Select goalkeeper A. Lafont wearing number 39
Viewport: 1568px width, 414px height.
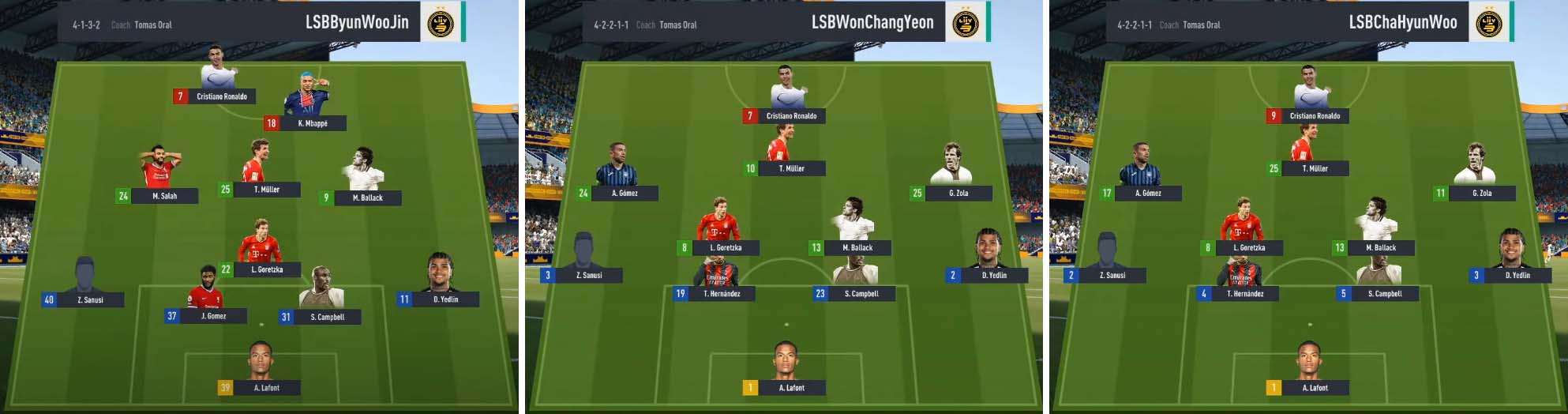(x=259, y=387)
